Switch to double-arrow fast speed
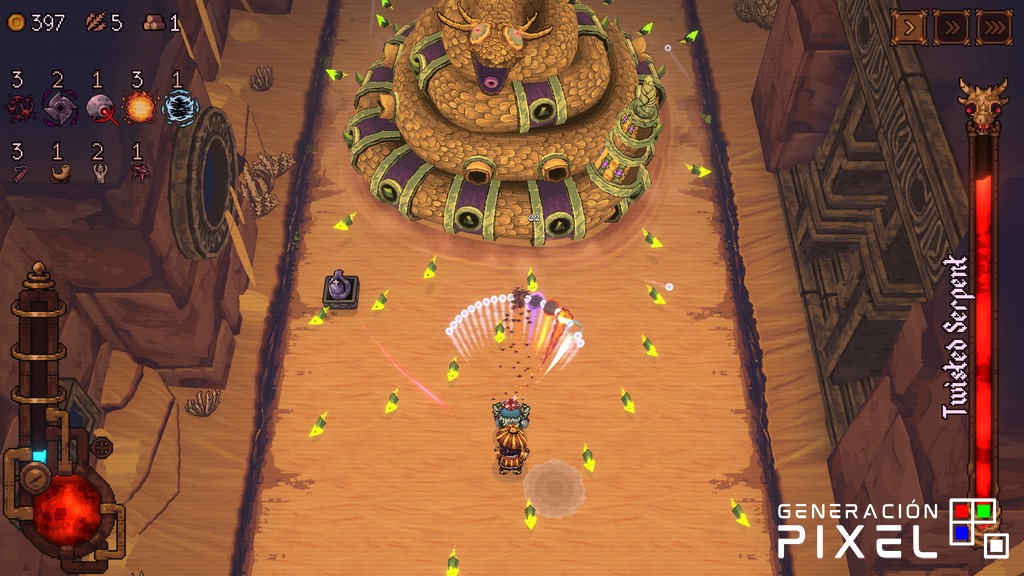This screenshot has width=1024, height=576. (x=951, y=27)
